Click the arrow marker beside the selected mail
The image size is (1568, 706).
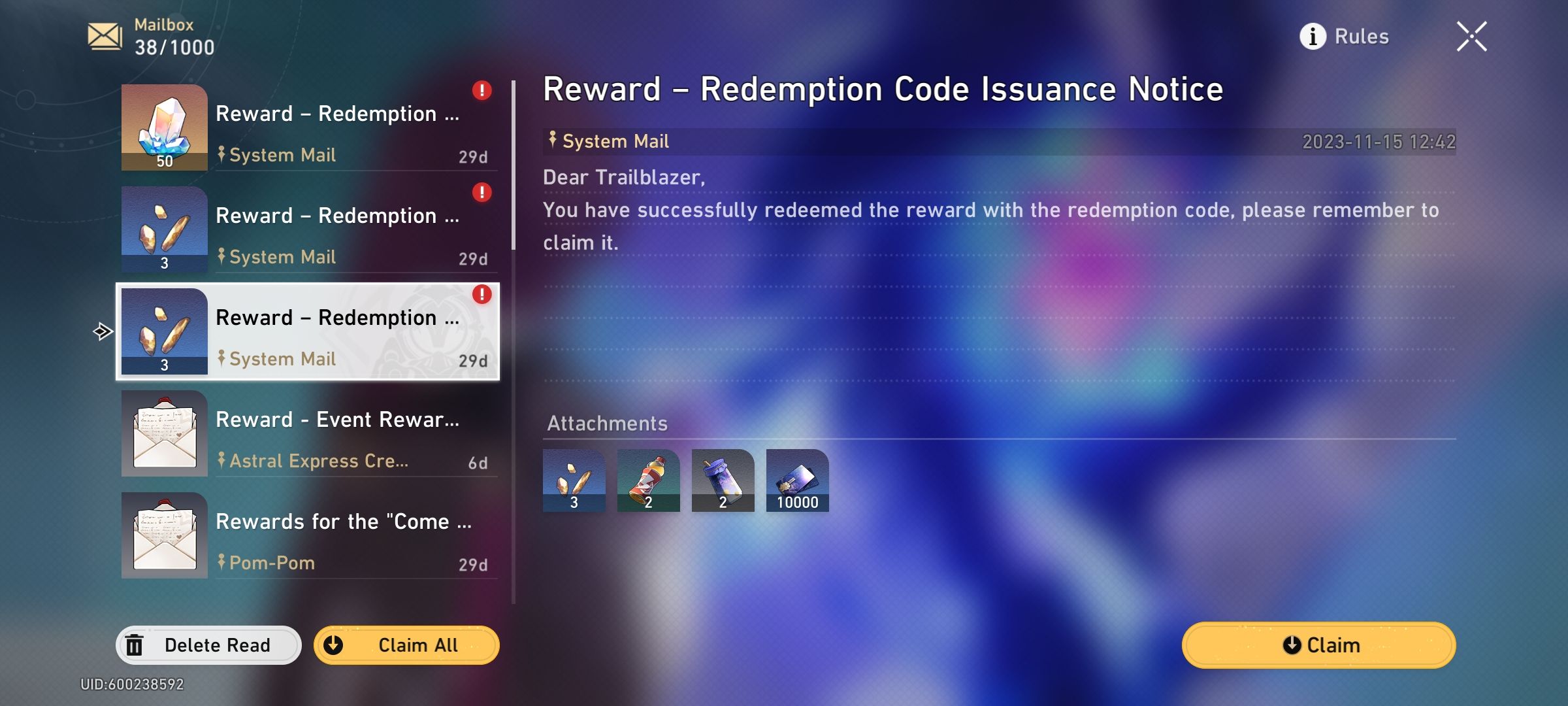pos(101,332)
